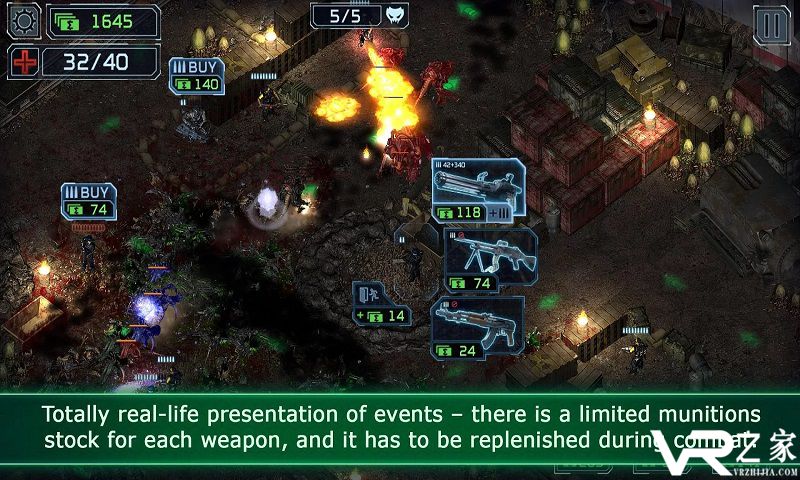Choose the machine gun costing 74
Screen dimensions: 800x480
click(490, 260)
